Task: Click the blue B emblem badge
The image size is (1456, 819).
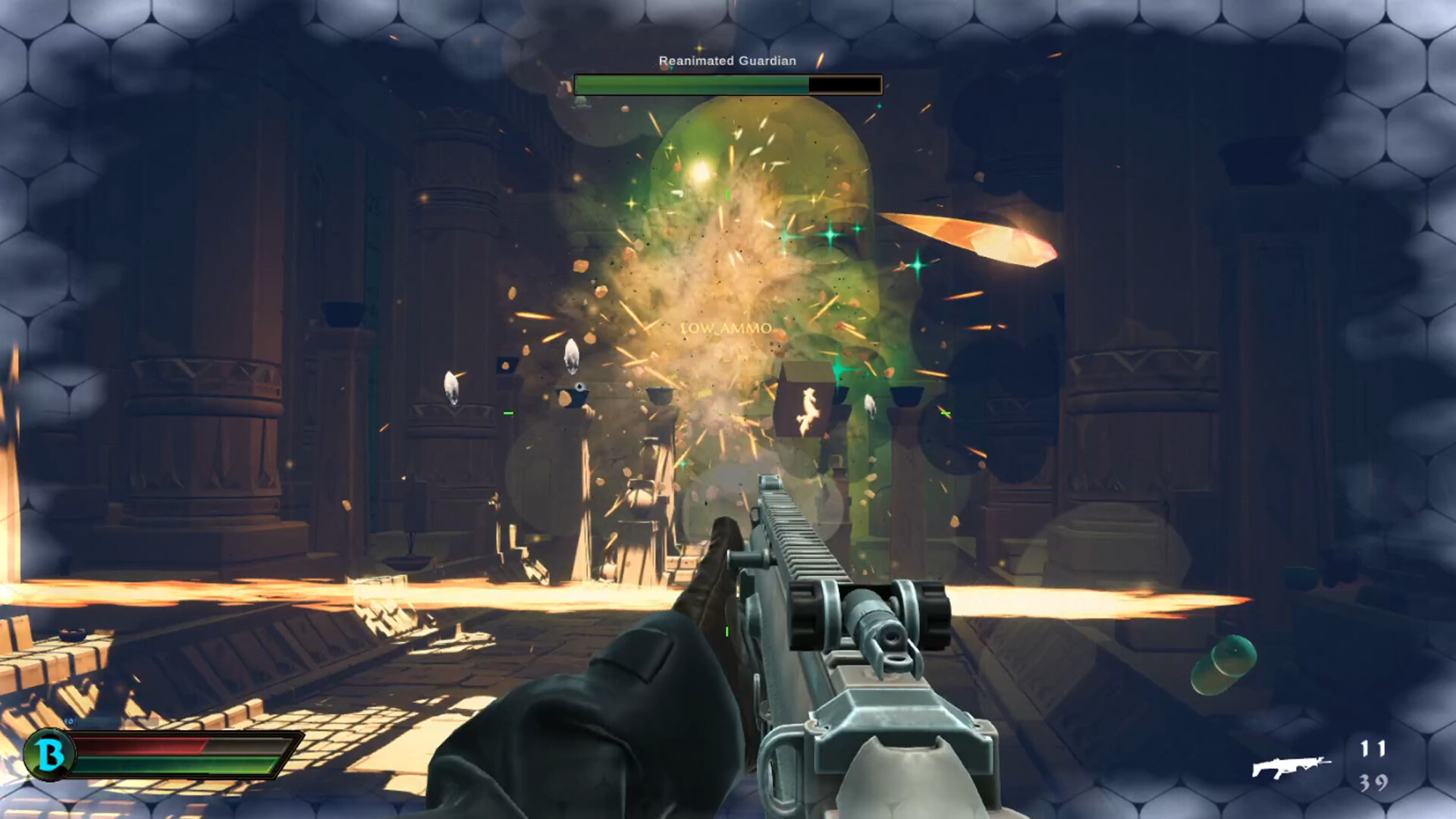Action: point(50,755)
